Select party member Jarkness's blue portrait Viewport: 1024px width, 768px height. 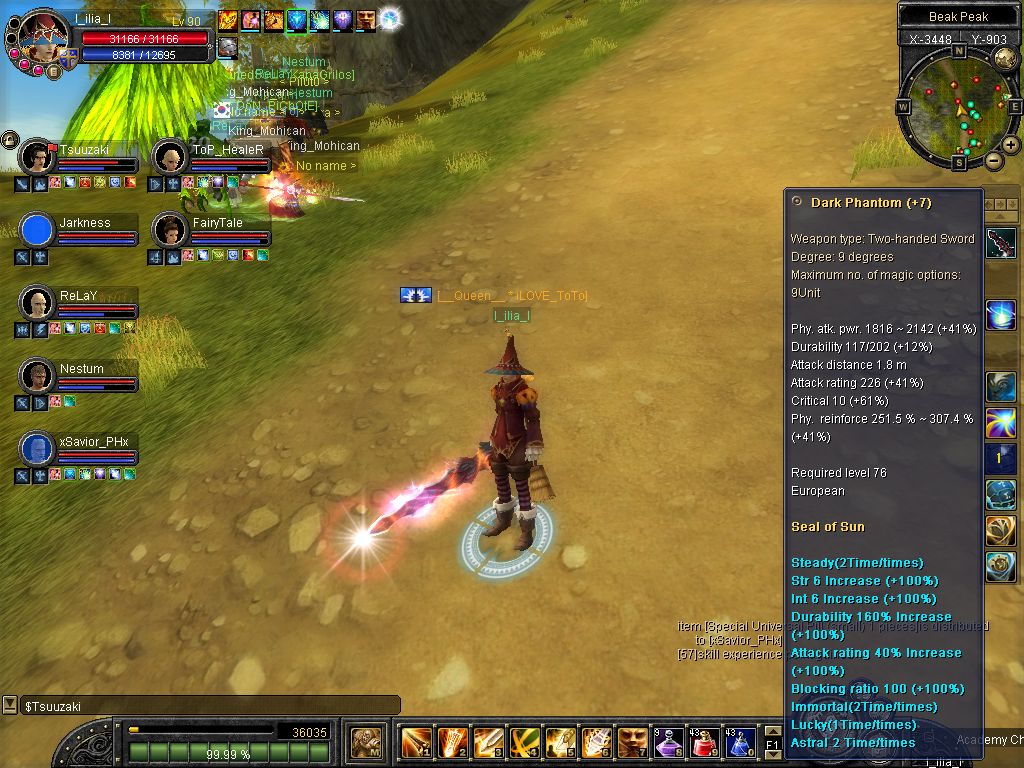pos(37,231)
